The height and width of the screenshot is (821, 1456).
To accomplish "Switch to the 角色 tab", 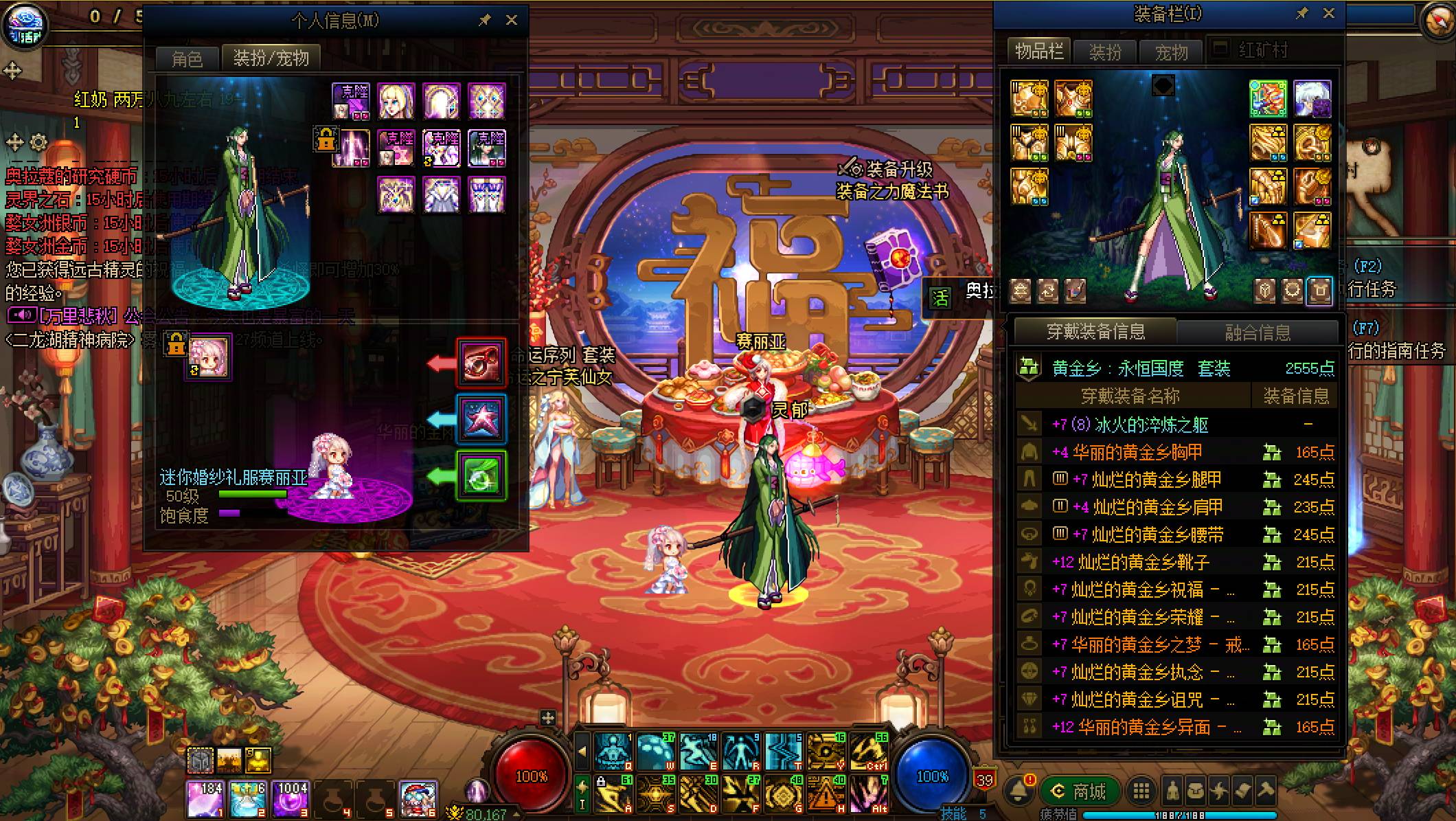I will pos(187,58).
